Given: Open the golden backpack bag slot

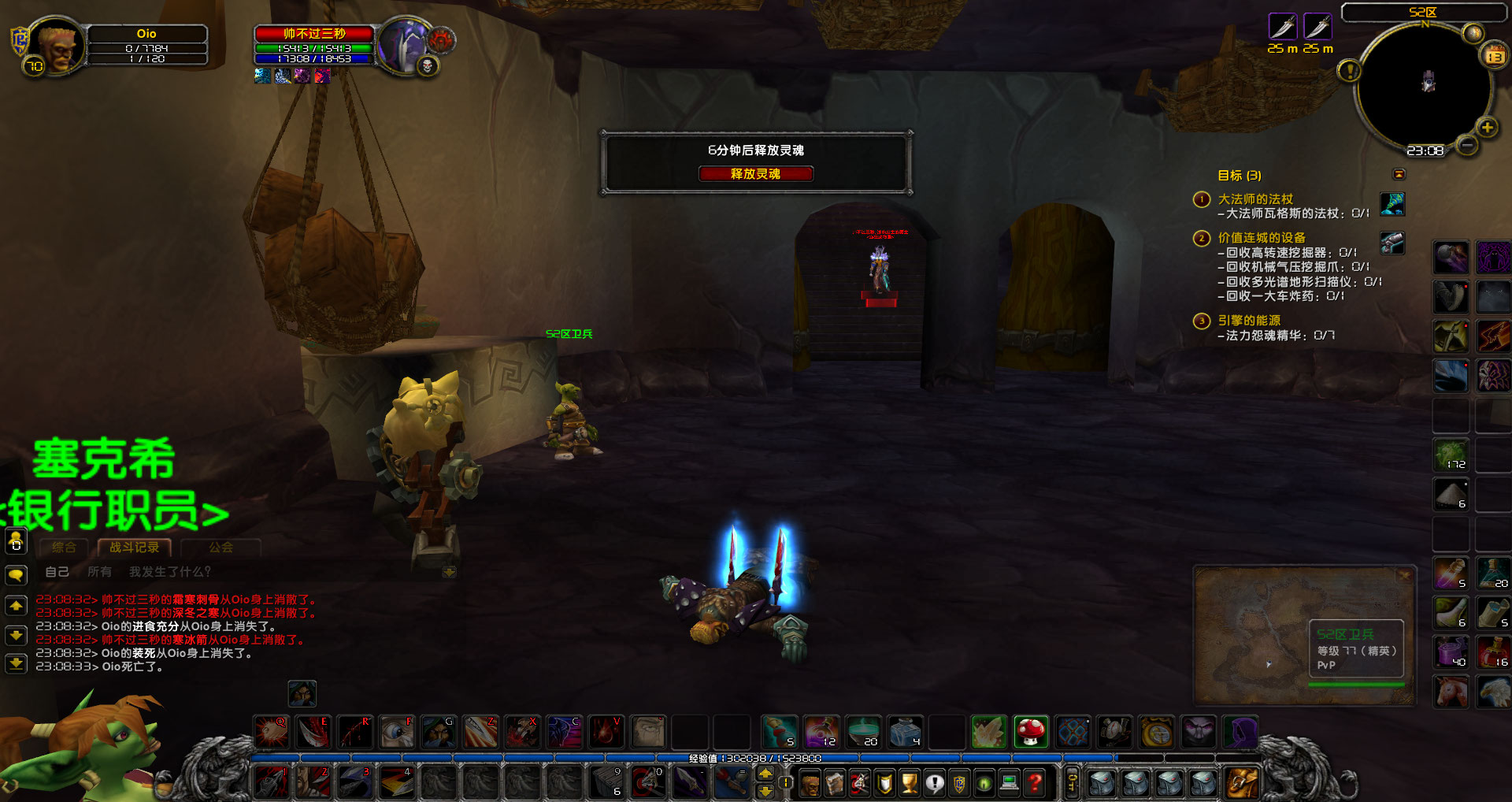Looking at the screenshot, I should coord(1242,782).
